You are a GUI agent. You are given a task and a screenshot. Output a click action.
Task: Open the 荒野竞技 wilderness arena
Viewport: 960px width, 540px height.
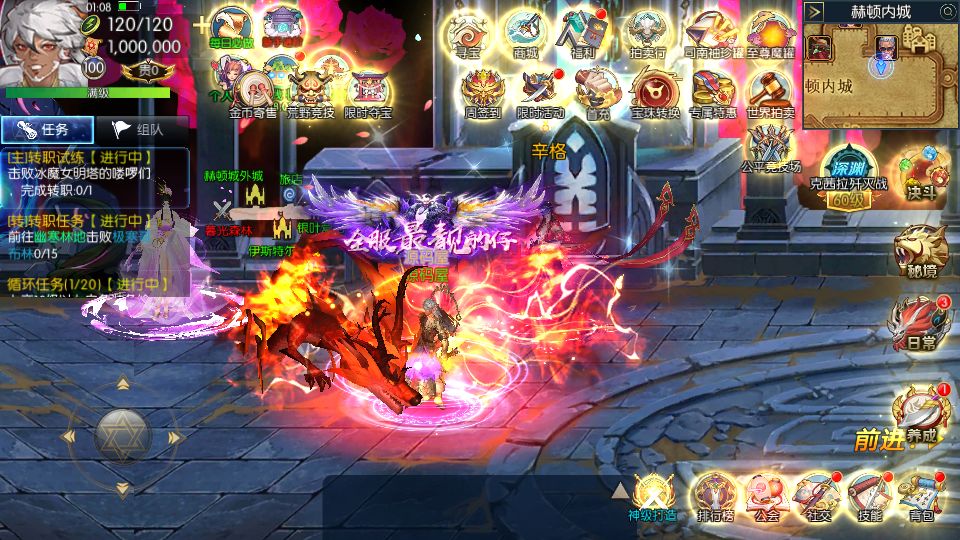[310, 90]
